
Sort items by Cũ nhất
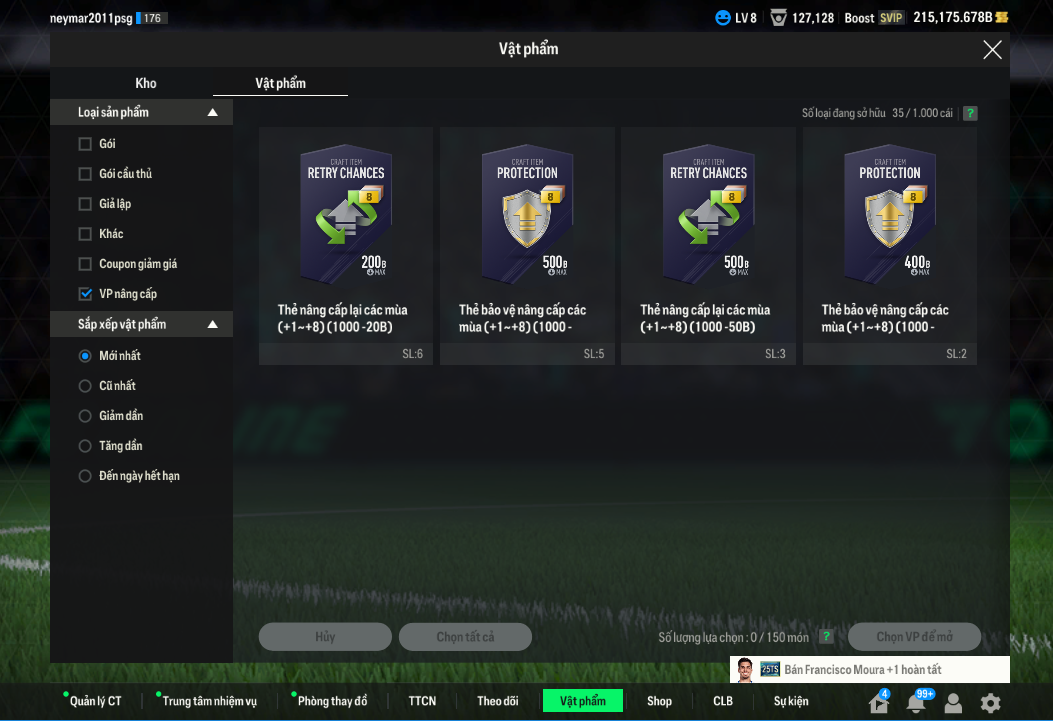(85, 386)
